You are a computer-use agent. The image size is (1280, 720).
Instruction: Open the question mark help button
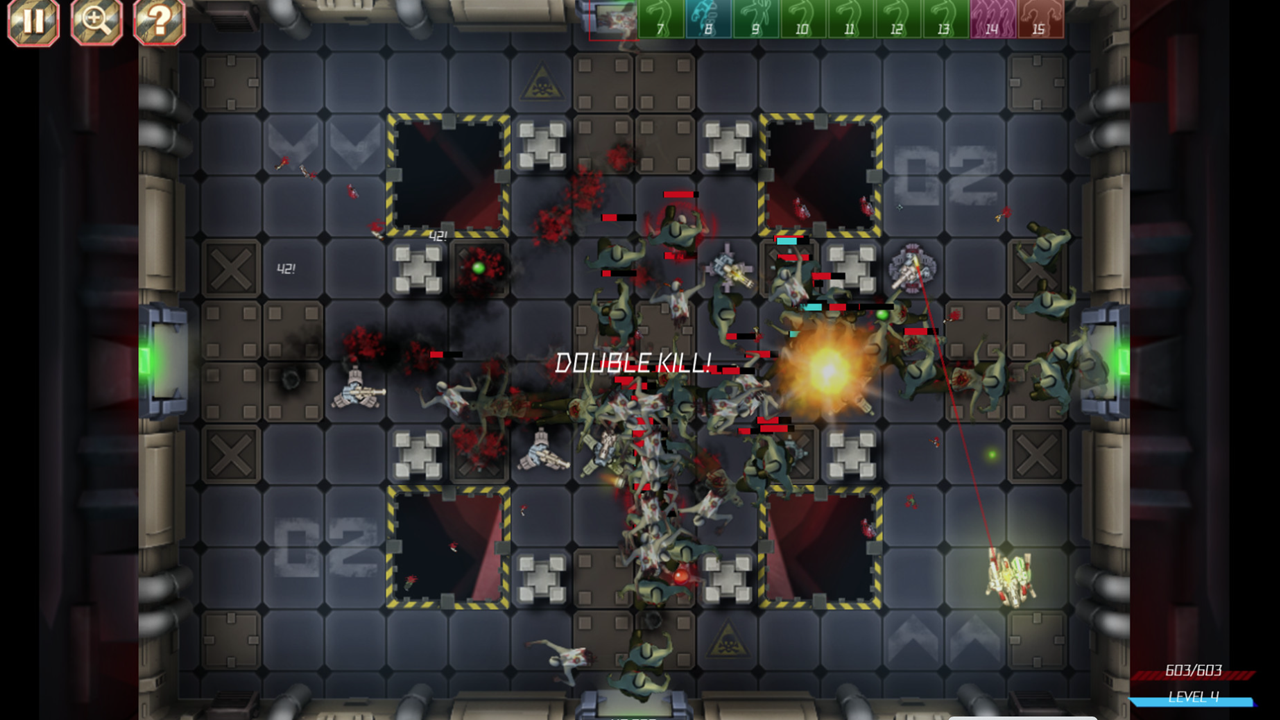159,21
